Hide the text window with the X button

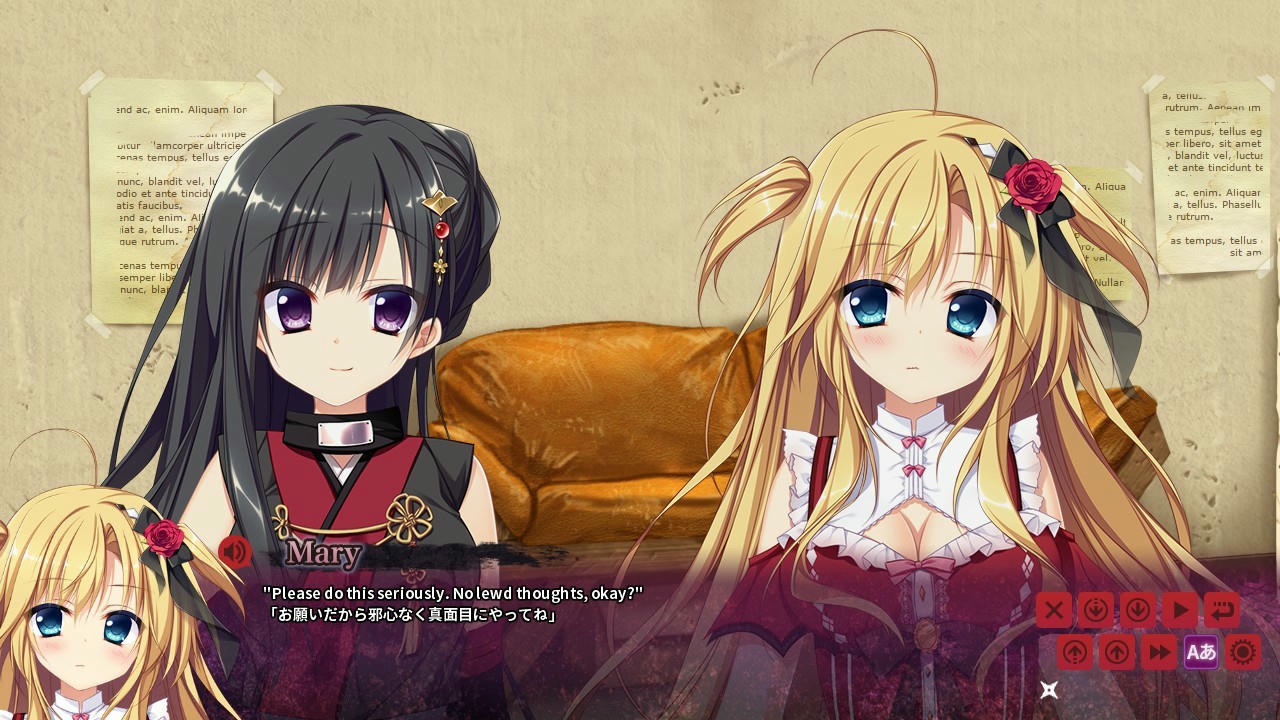(1053, 609)
